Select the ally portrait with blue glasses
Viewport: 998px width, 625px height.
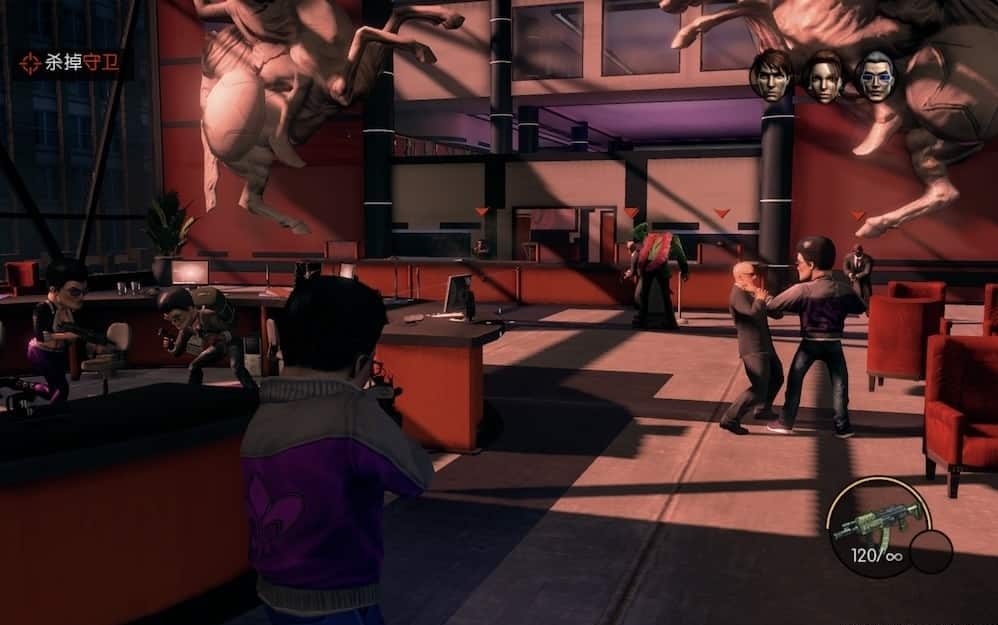(x=876, y=76)
